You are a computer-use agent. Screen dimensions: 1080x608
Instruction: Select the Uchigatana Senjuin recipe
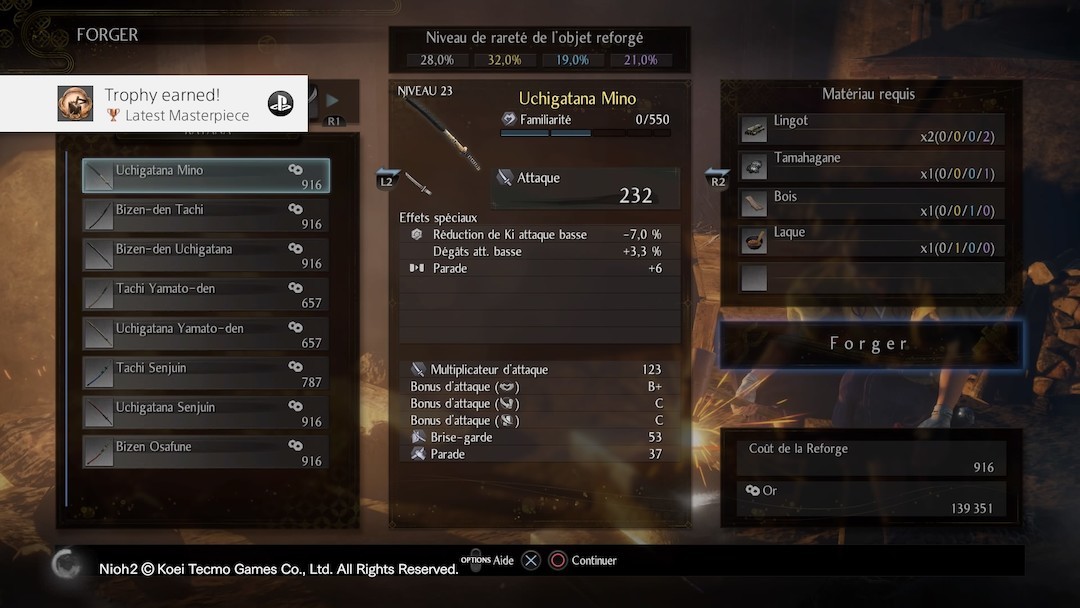(x=205, y=413)
